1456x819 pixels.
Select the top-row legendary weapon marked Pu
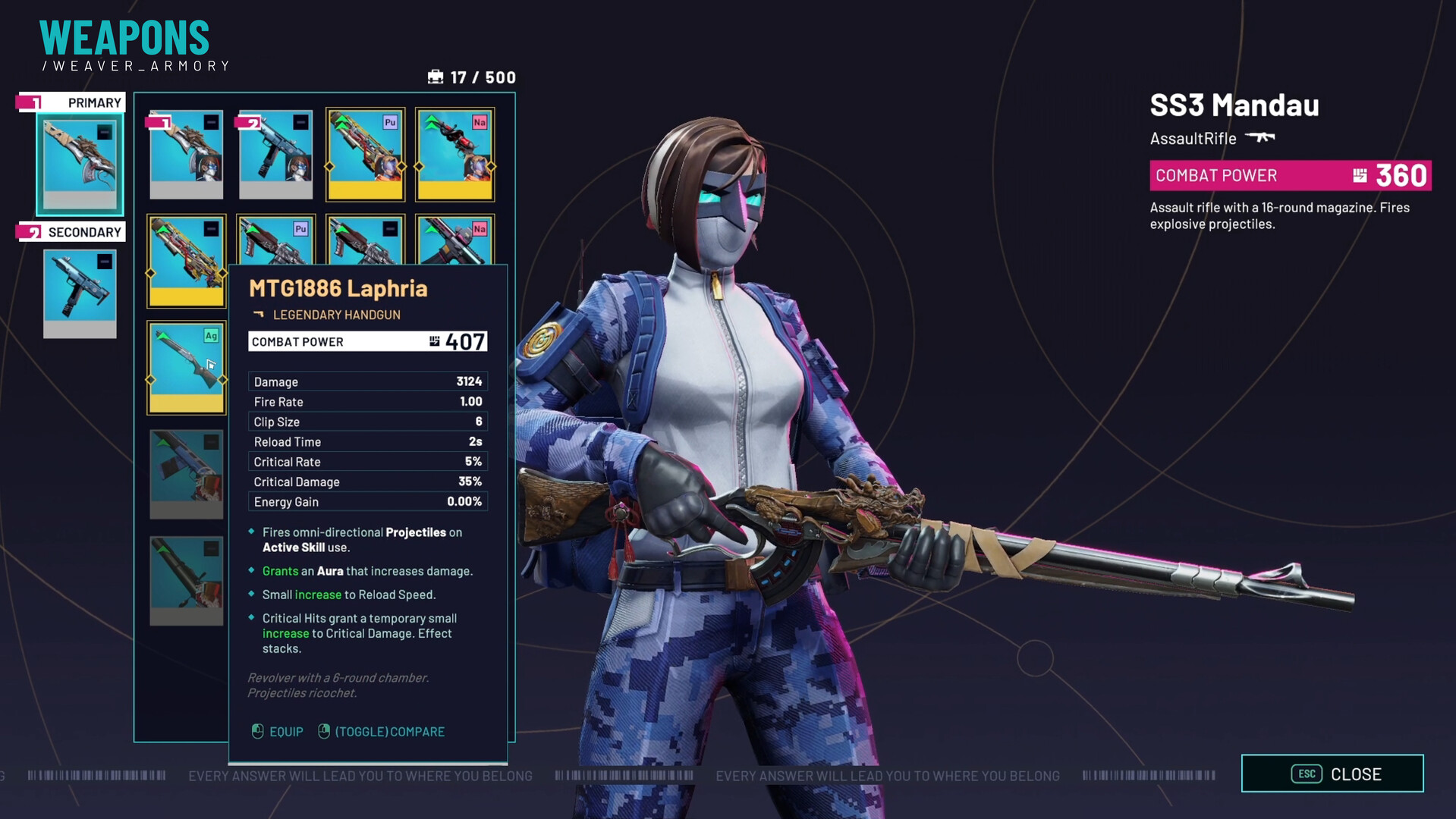365,155
